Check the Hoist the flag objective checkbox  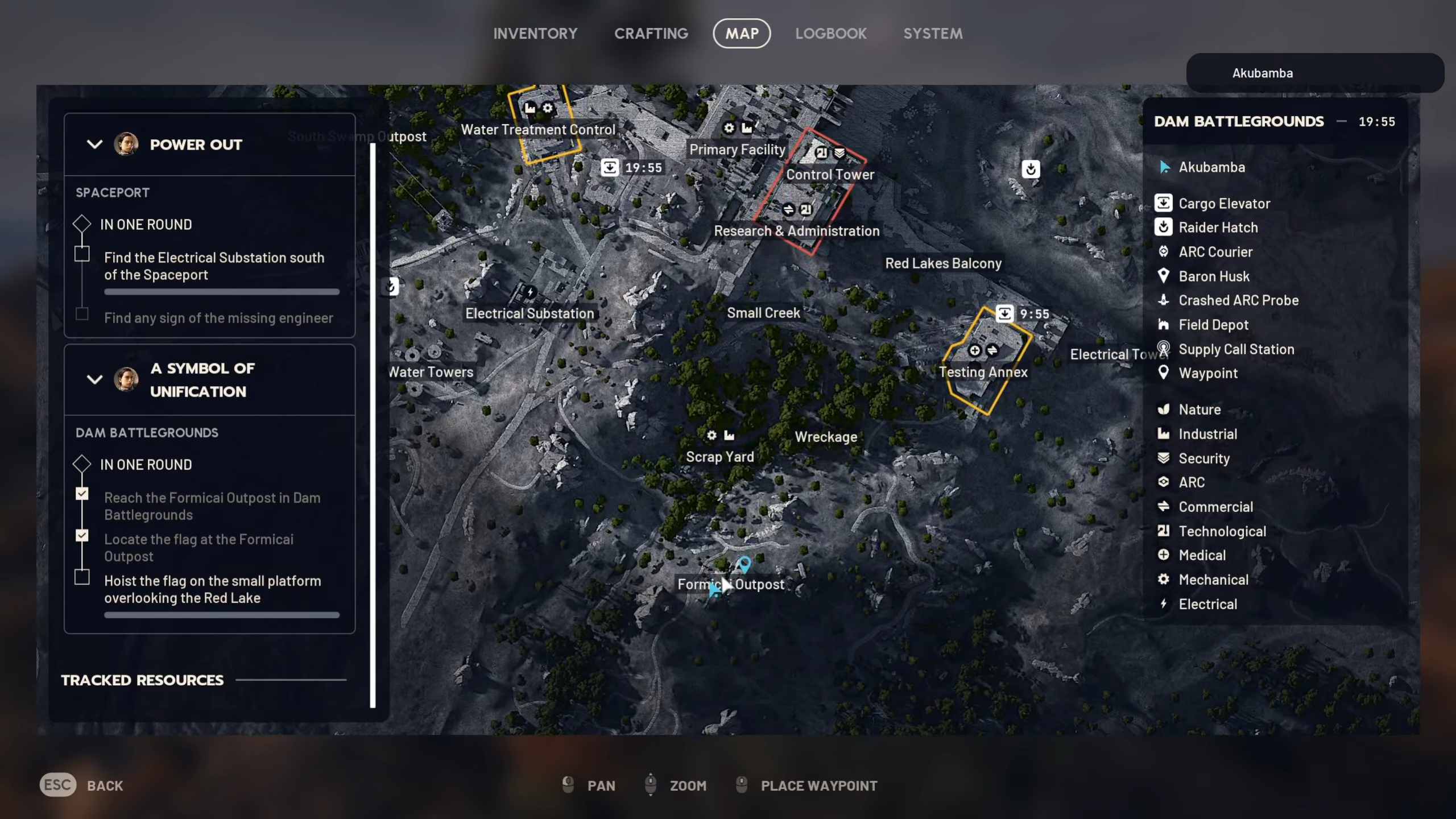point(82,577)
